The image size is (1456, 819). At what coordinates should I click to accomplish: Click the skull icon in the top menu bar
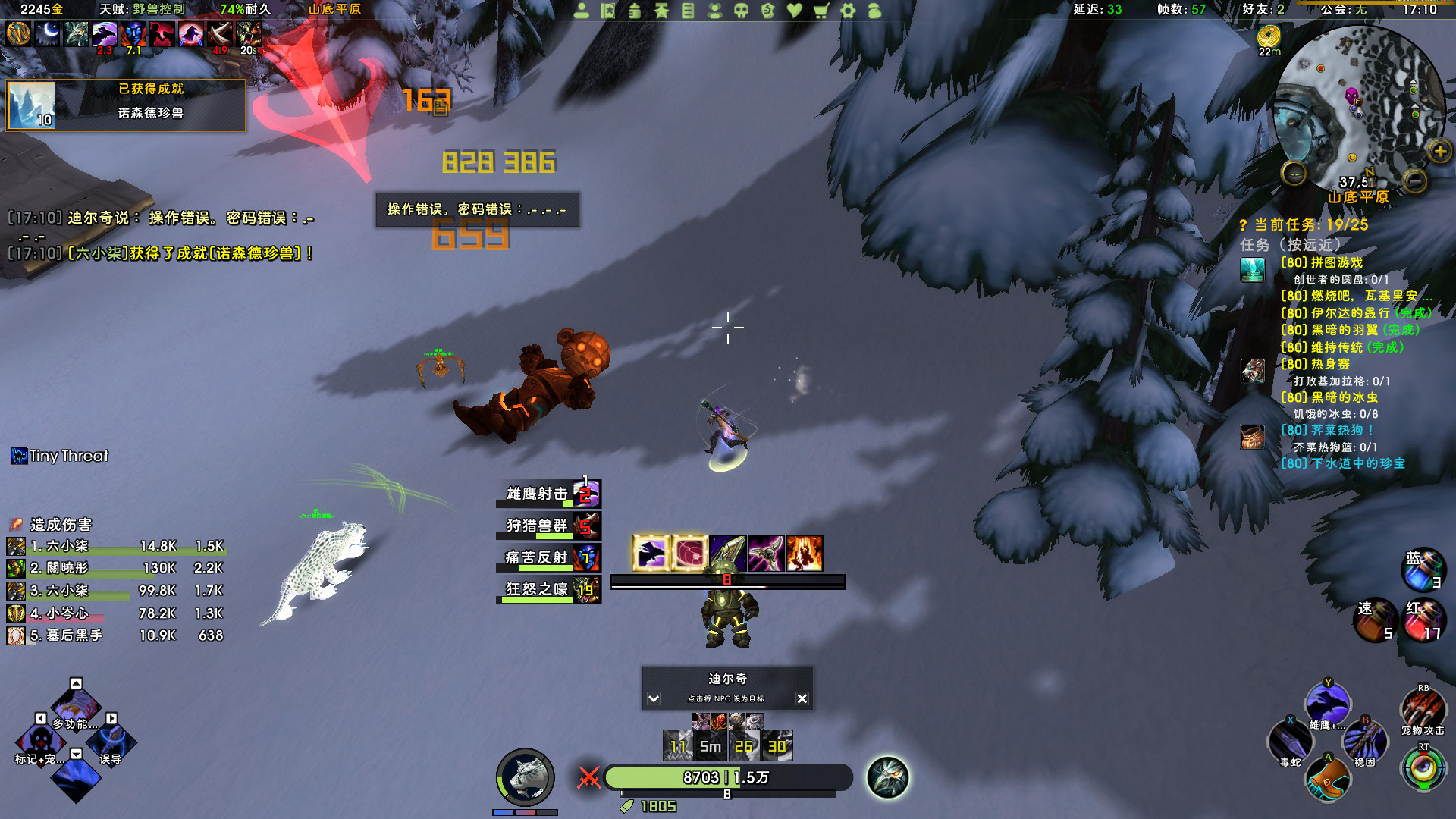[x=741, y=11]
